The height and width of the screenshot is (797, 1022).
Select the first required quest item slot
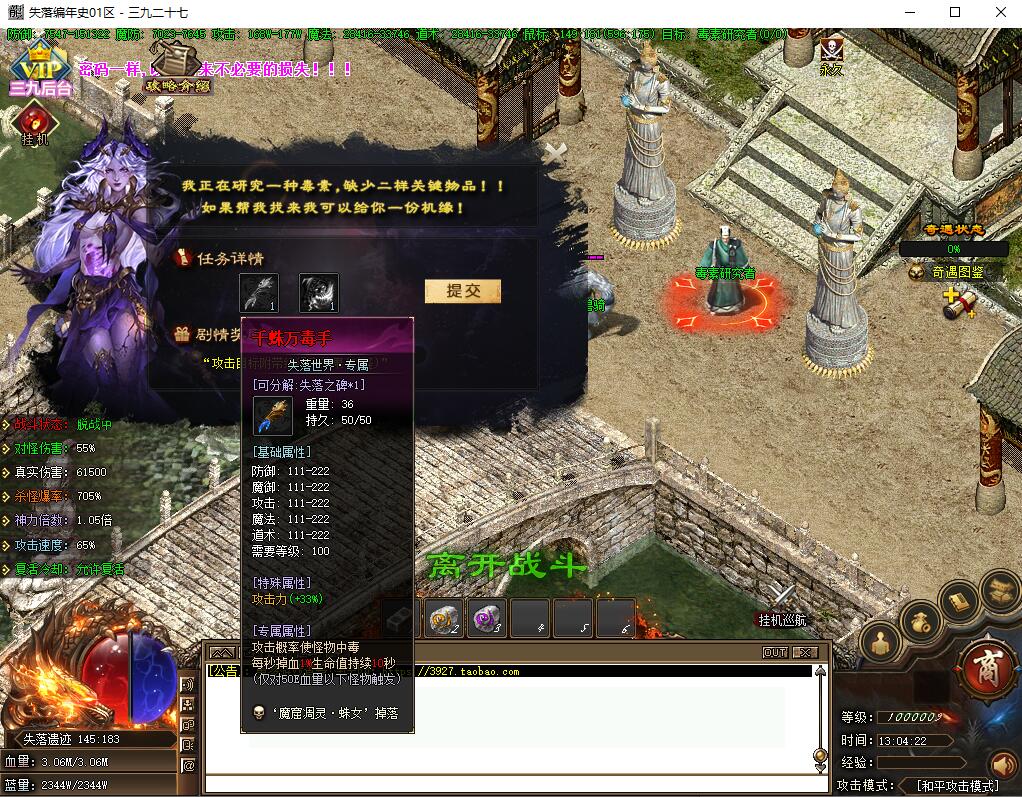pyautogui.click(x=258, y=293)
